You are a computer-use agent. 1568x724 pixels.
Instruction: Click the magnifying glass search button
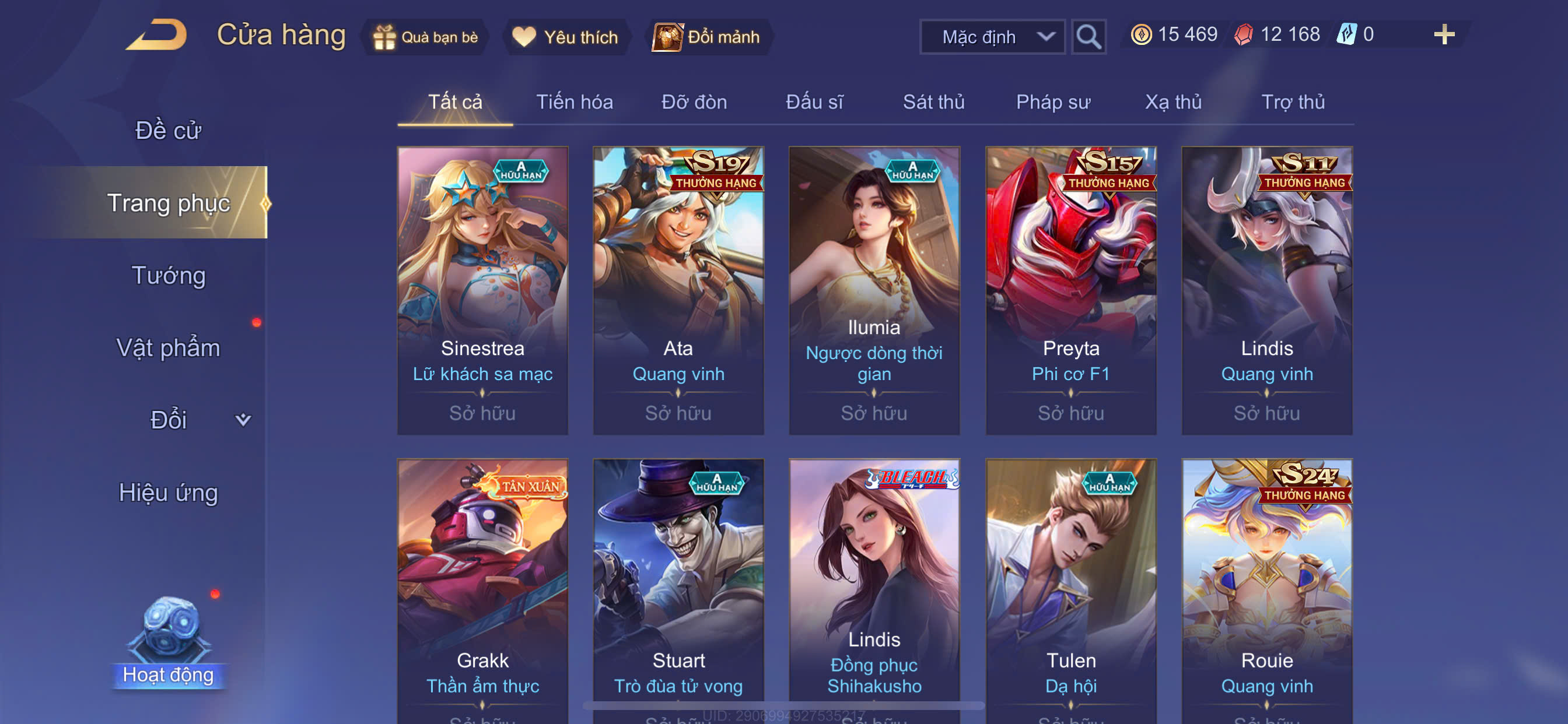click(x=1088, y=37)
